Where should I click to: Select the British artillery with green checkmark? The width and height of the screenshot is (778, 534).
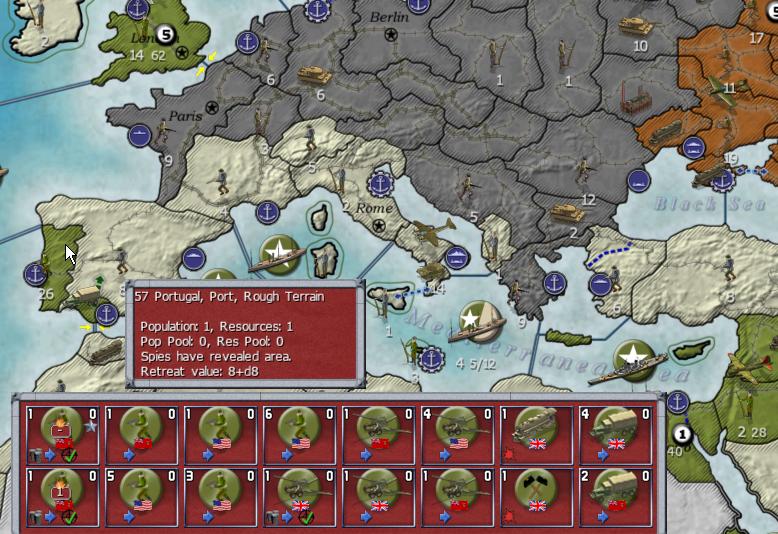pyautogui.click(x=297, y=495)
